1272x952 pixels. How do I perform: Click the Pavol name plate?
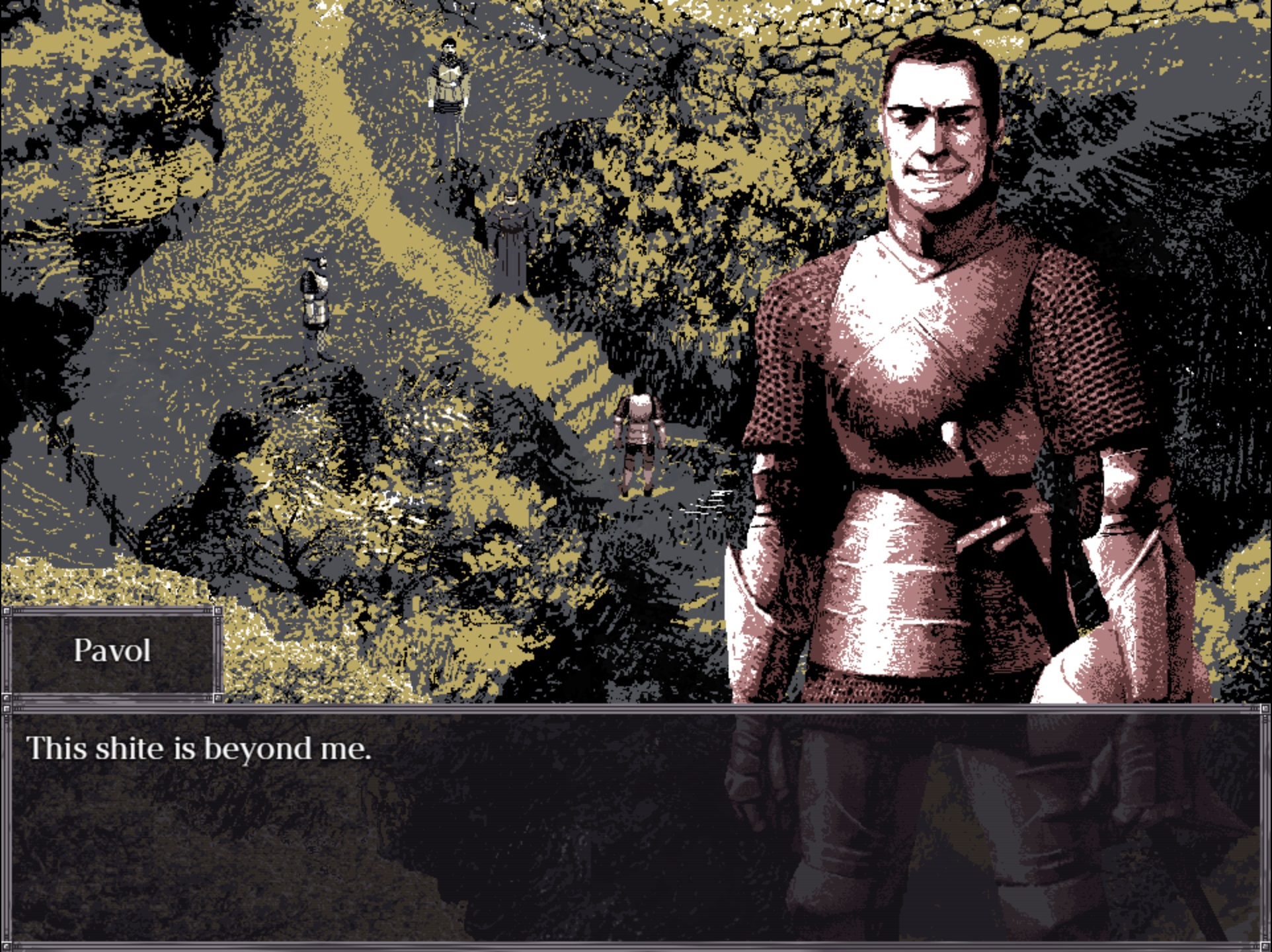click(x=114, y=652)
